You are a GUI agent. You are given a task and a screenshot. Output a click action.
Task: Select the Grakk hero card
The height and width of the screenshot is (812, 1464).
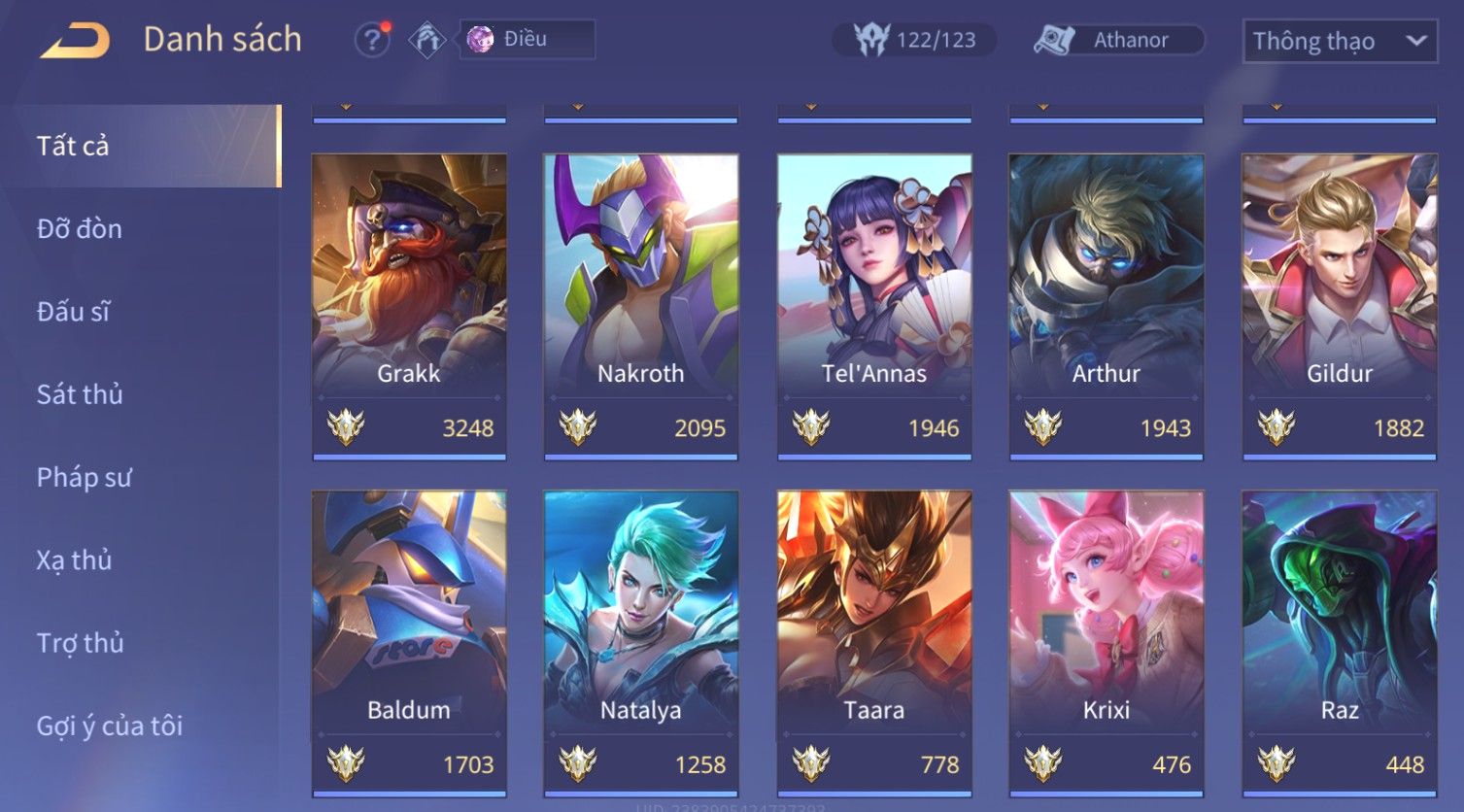[x=409, y=305]
